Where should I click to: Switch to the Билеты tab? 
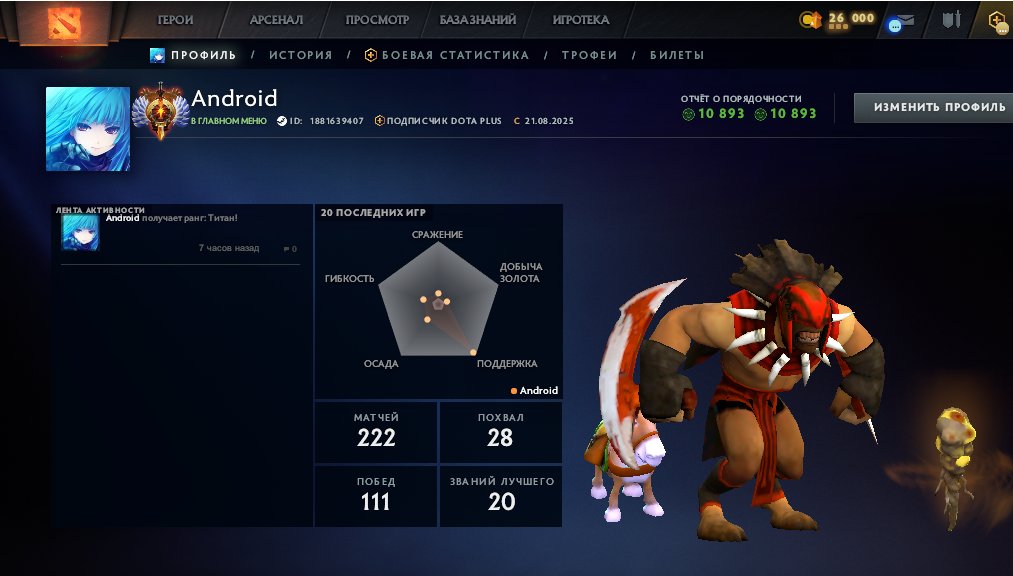[x=677, y=55]
